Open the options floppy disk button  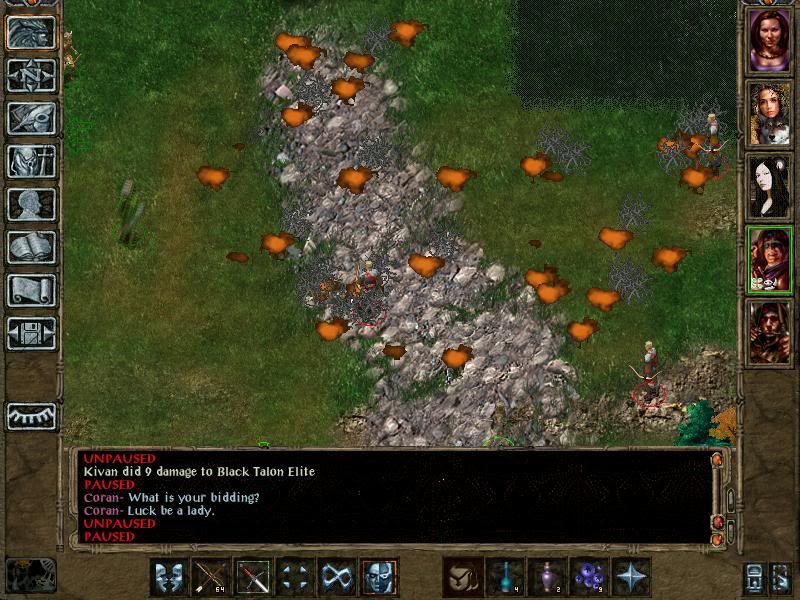(x=31, y=333)
